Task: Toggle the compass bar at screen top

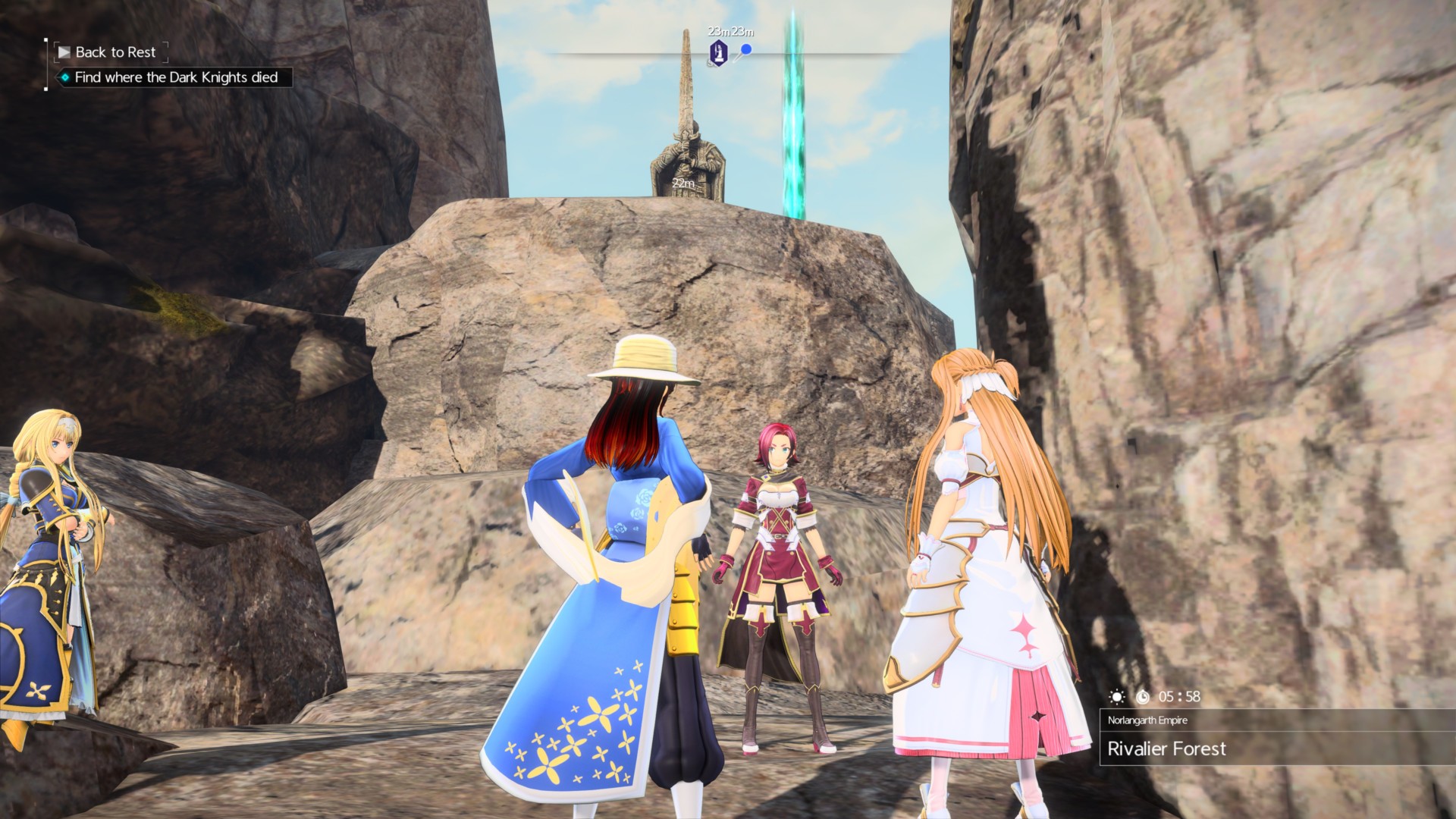Action: [x=728, y=54]
